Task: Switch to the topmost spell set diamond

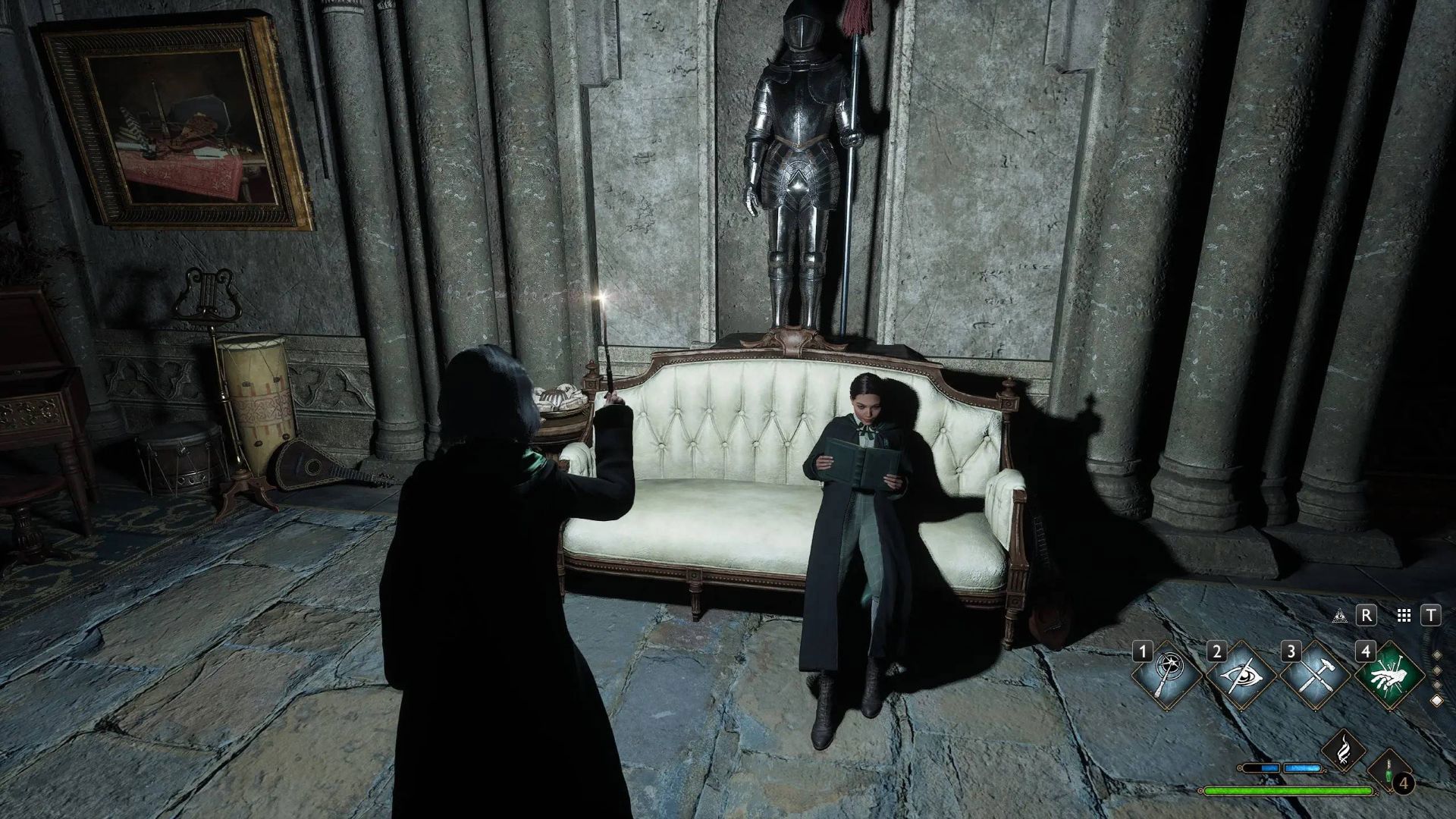Action: (1436, 654)
